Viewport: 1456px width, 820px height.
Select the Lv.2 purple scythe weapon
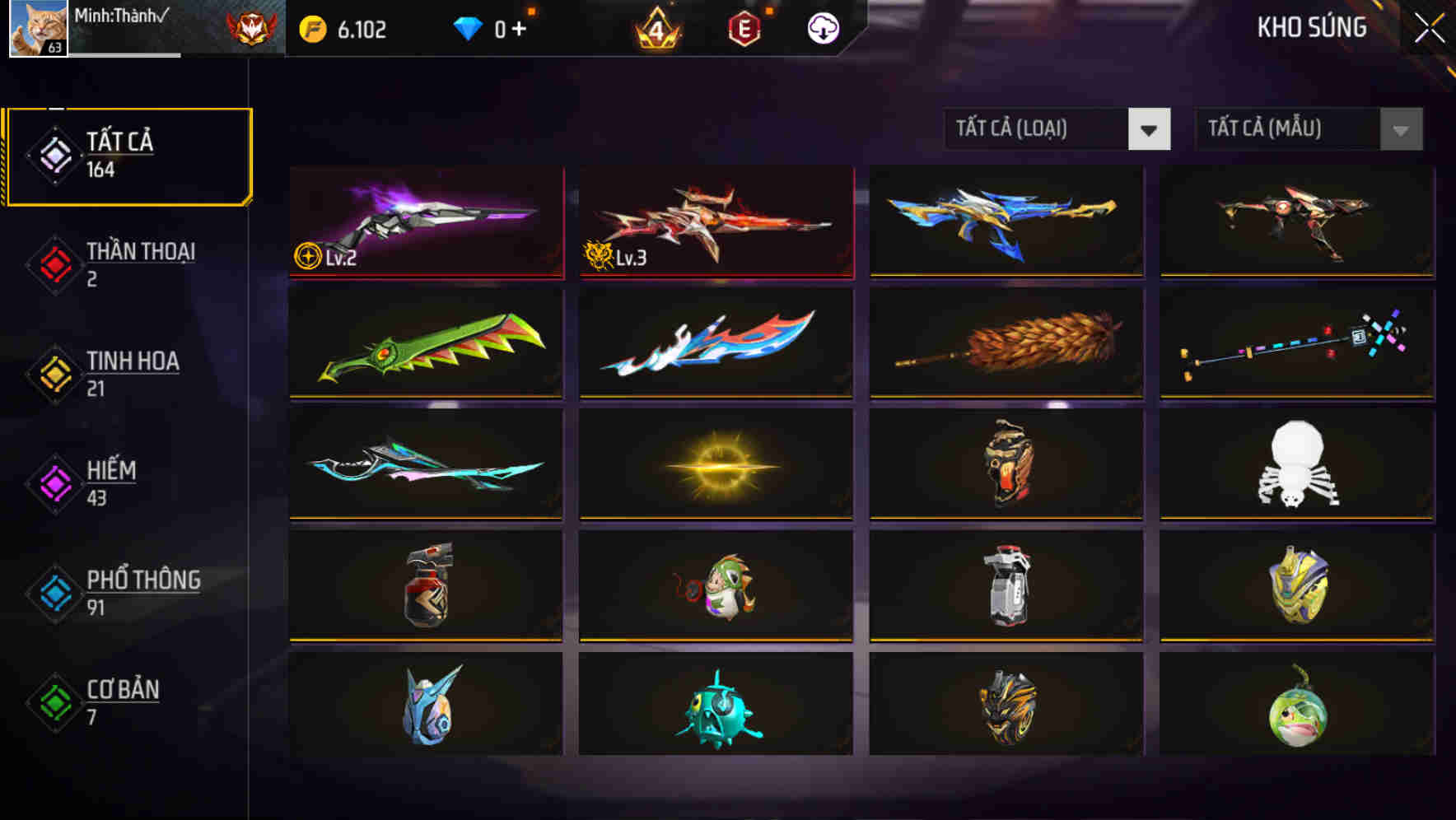[x=426, y=222]
